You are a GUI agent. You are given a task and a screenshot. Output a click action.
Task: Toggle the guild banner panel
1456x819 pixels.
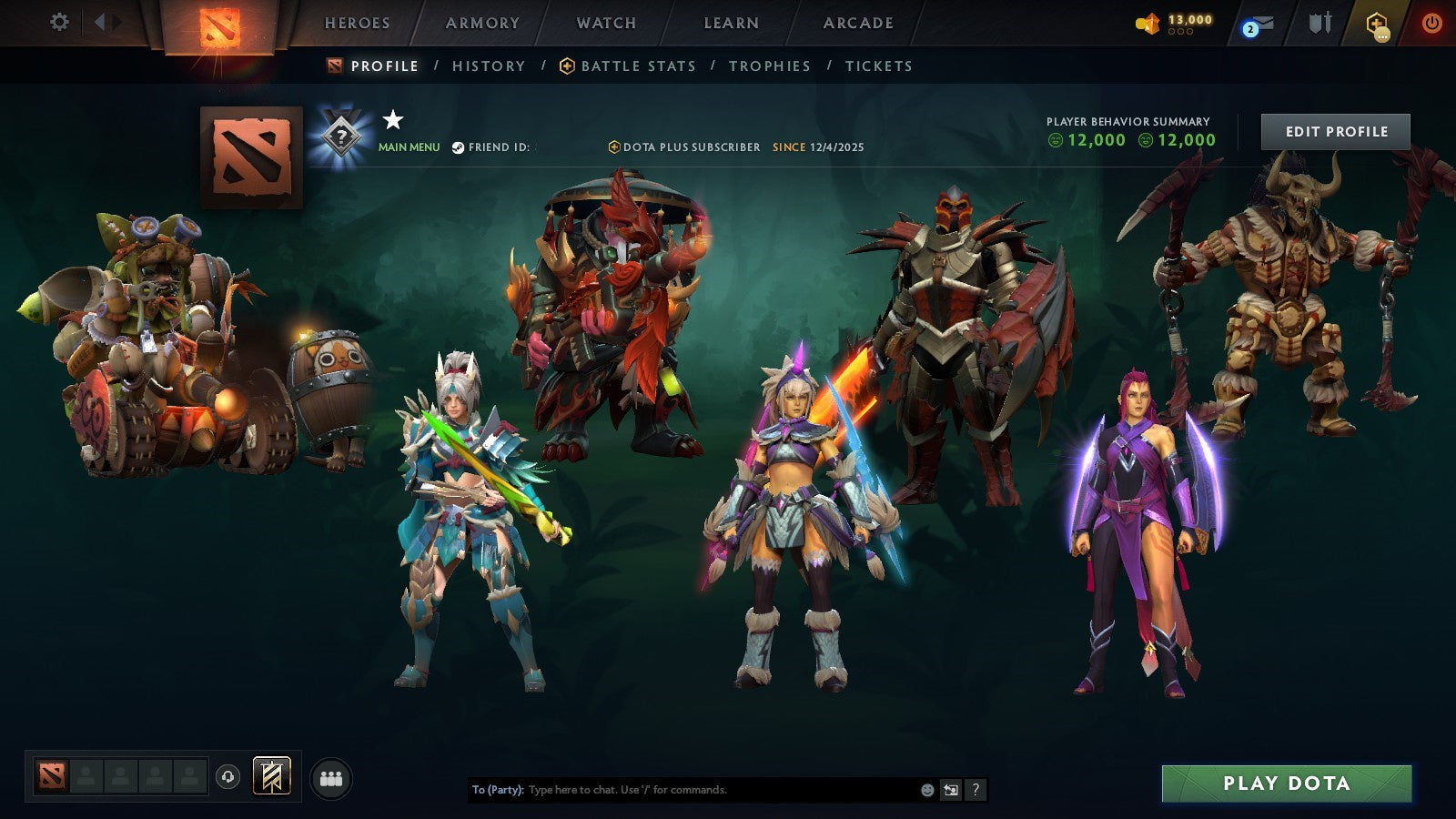(271, 775)
